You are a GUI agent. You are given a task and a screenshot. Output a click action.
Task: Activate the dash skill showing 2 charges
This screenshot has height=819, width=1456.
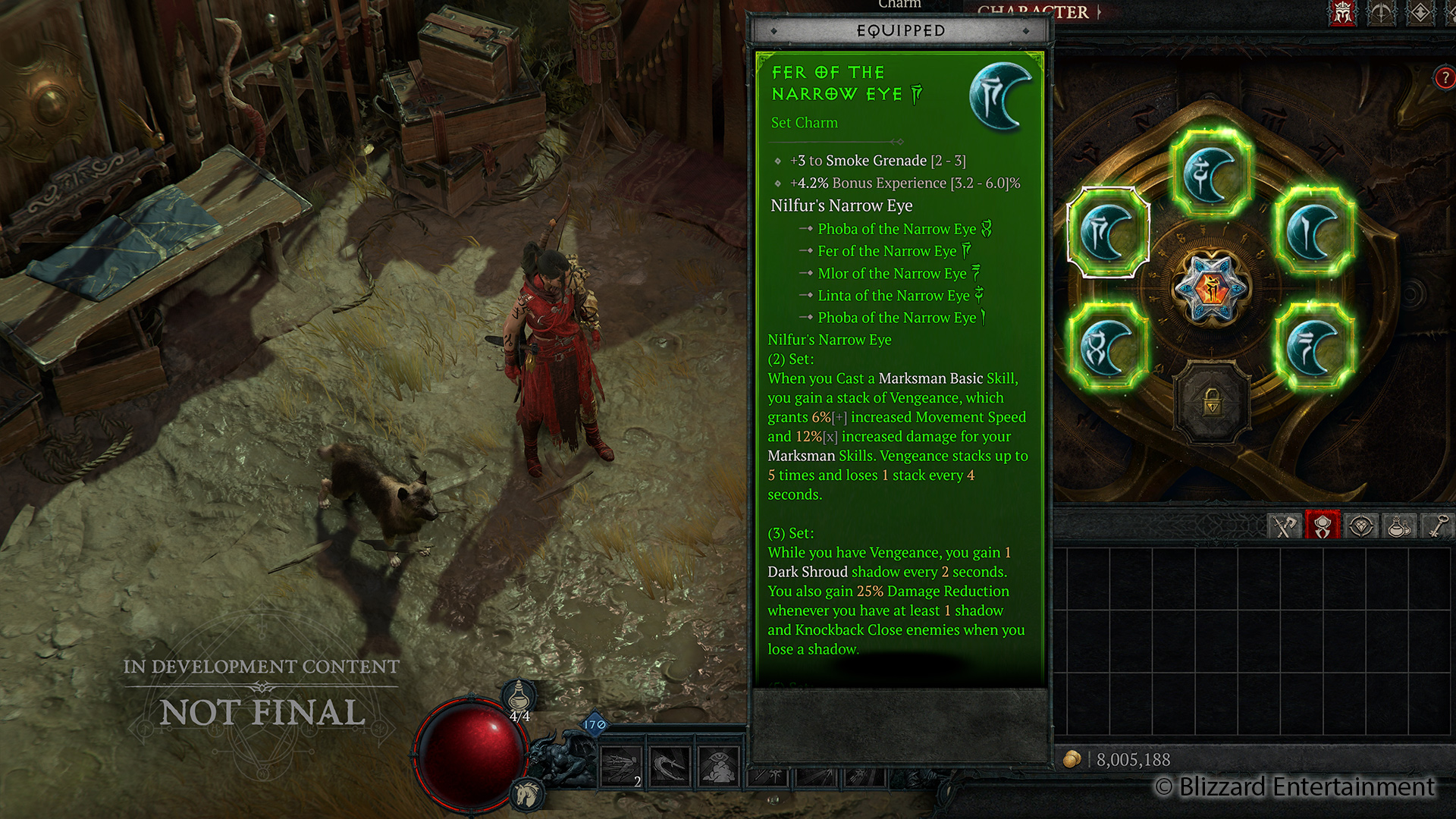point(620,766)
